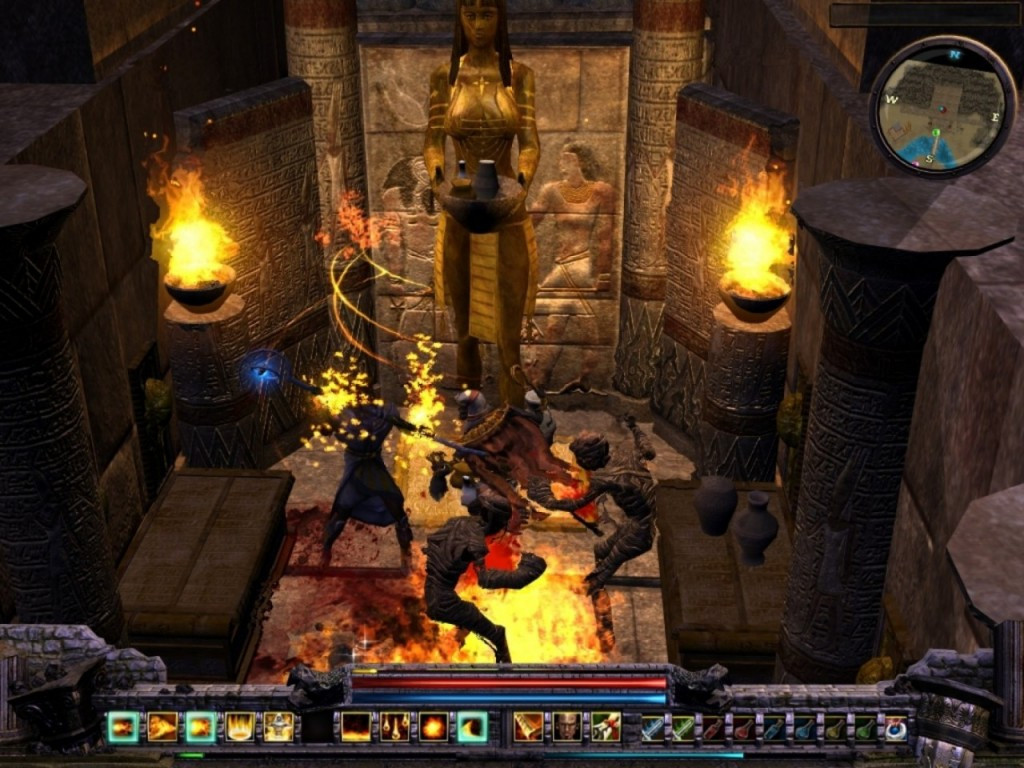Select the white figure in flames skill
This screenshot has height=768, width=1024.
pyautogui.click(x=279, y=727)
